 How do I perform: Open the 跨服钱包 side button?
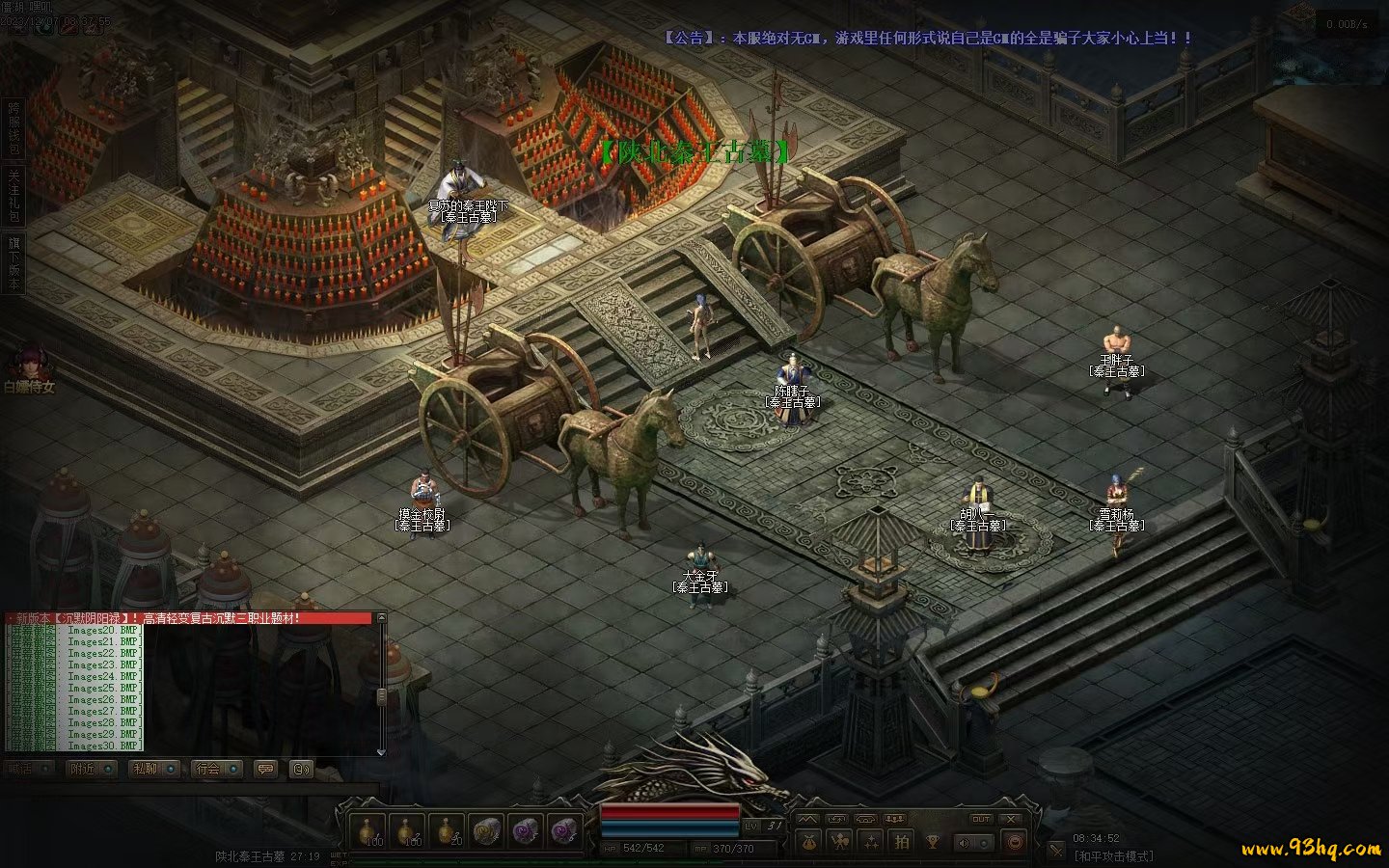[x=14, y=127]
